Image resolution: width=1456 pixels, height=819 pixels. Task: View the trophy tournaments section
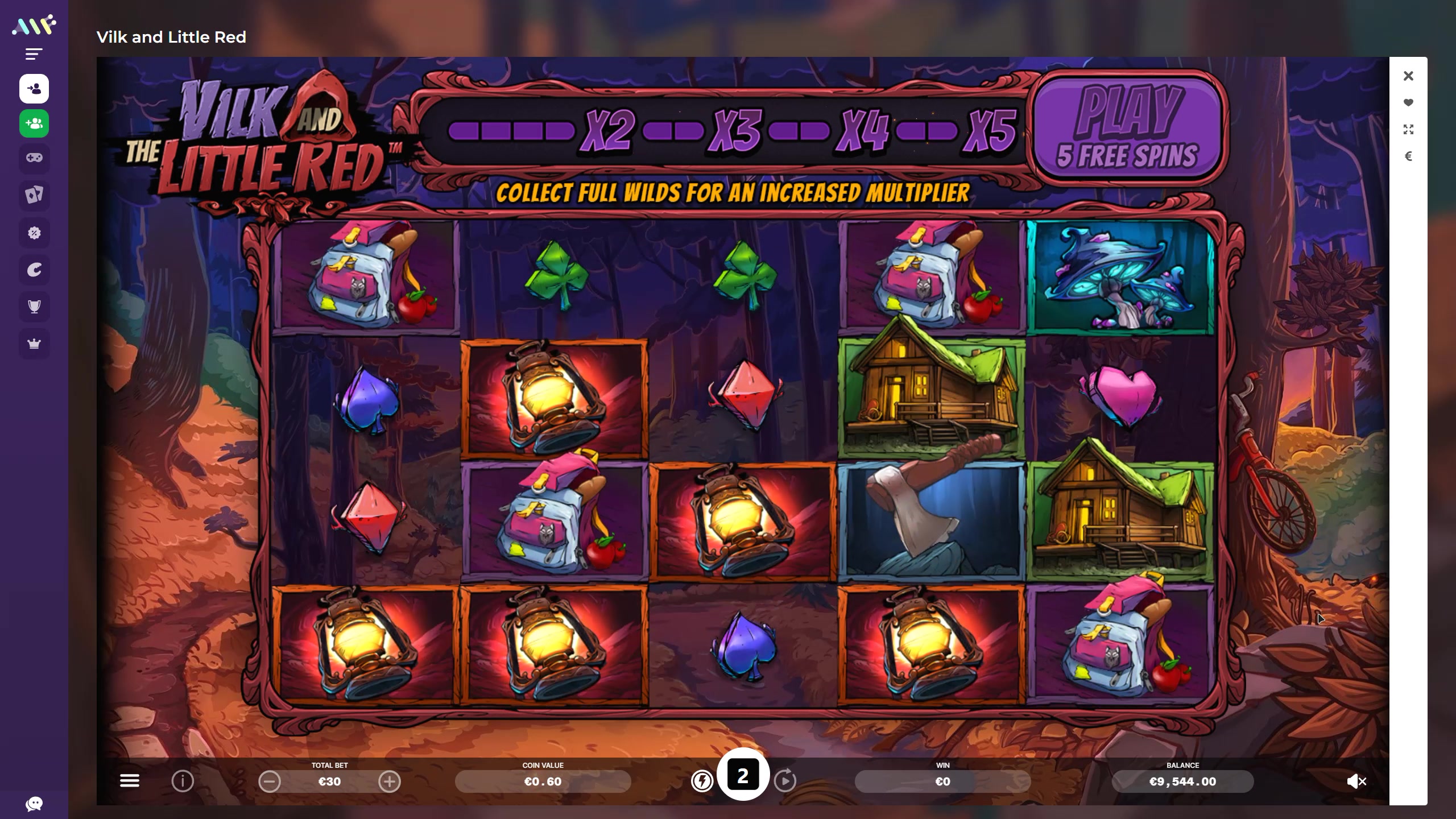34,307
